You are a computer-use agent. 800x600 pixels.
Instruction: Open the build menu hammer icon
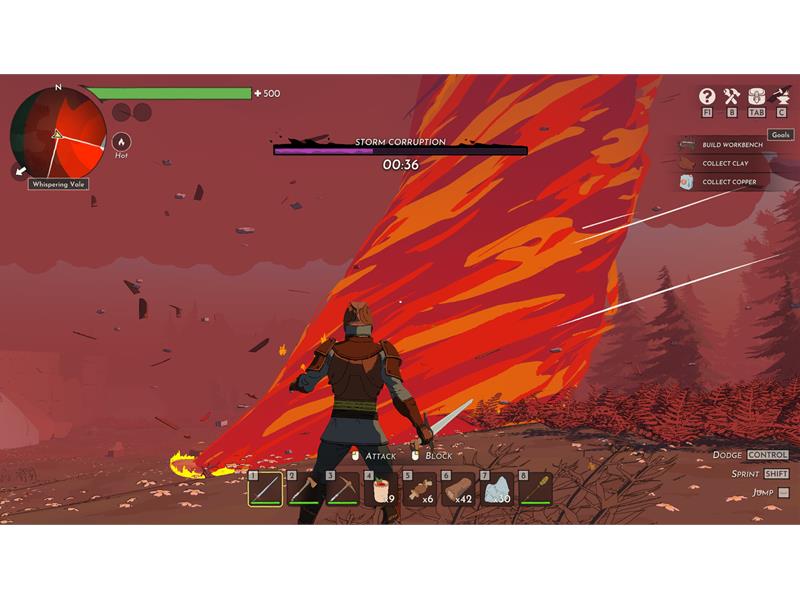[x=731, y=96]
